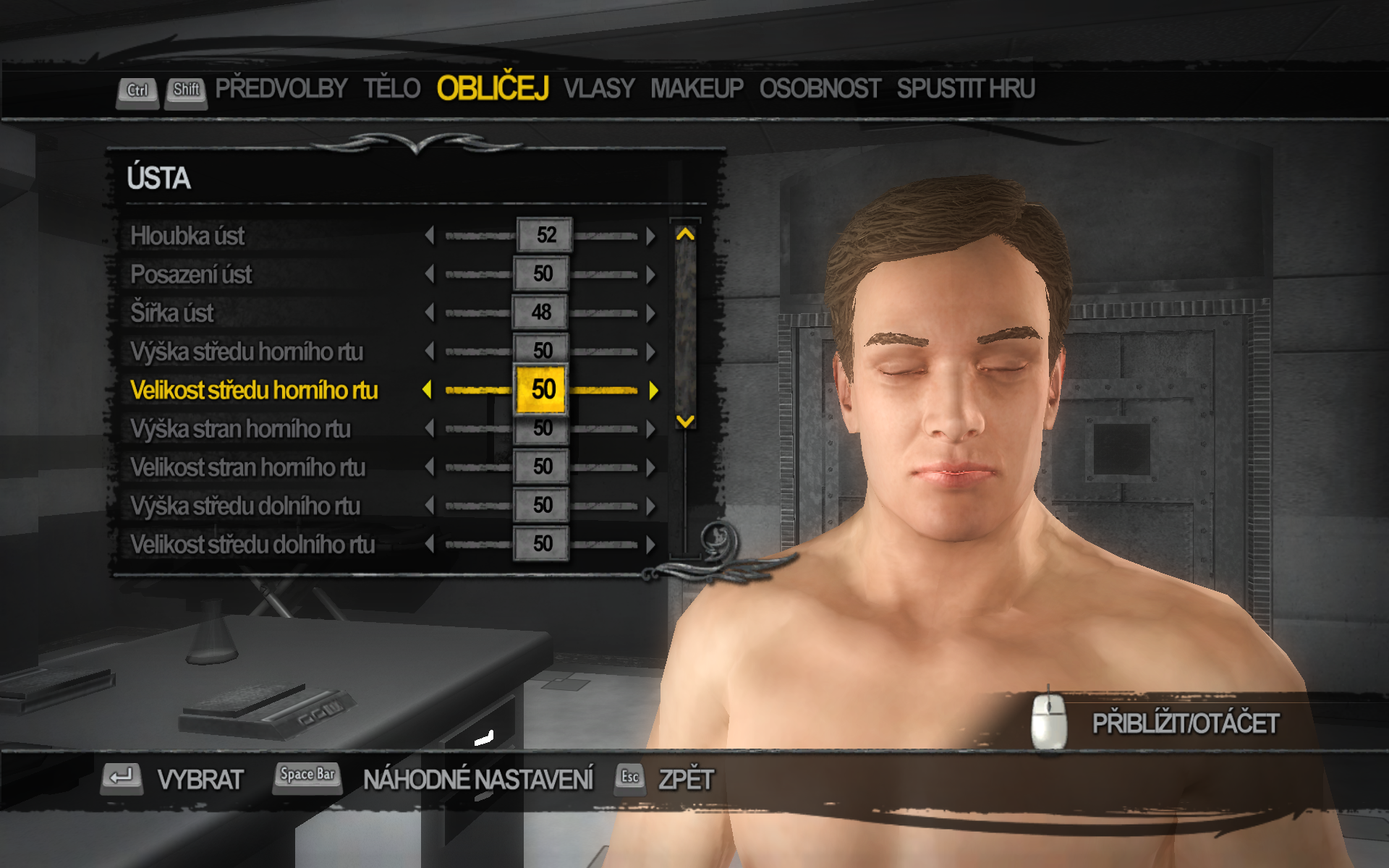Open the OSOBNOST tab
This screenshot has width=1389, height=868.
(x=820, y=89)
